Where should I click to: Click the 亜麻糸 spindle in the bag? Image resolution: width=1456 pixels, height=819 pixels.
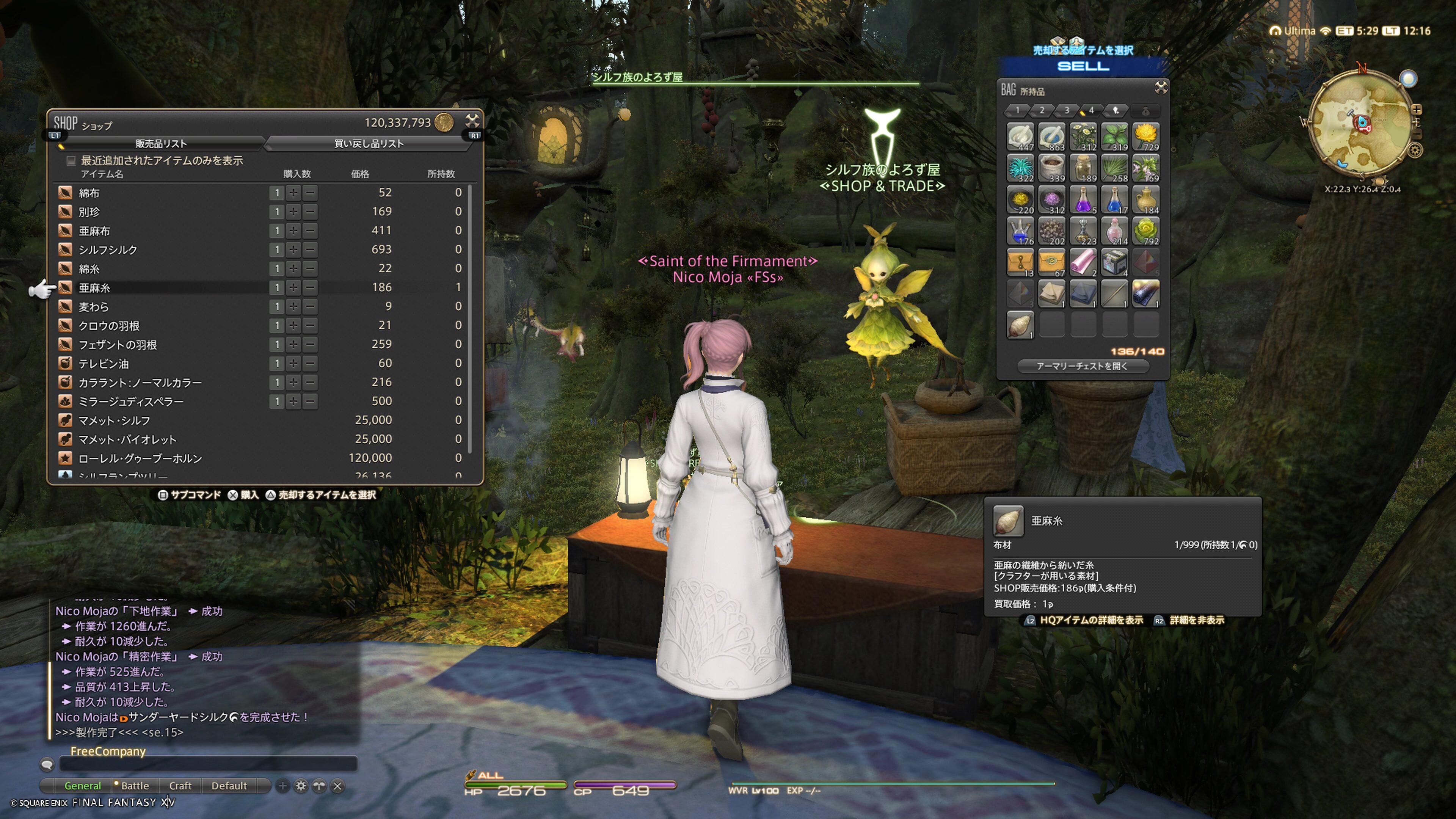pyautogui.click(x=1020, y=325)
